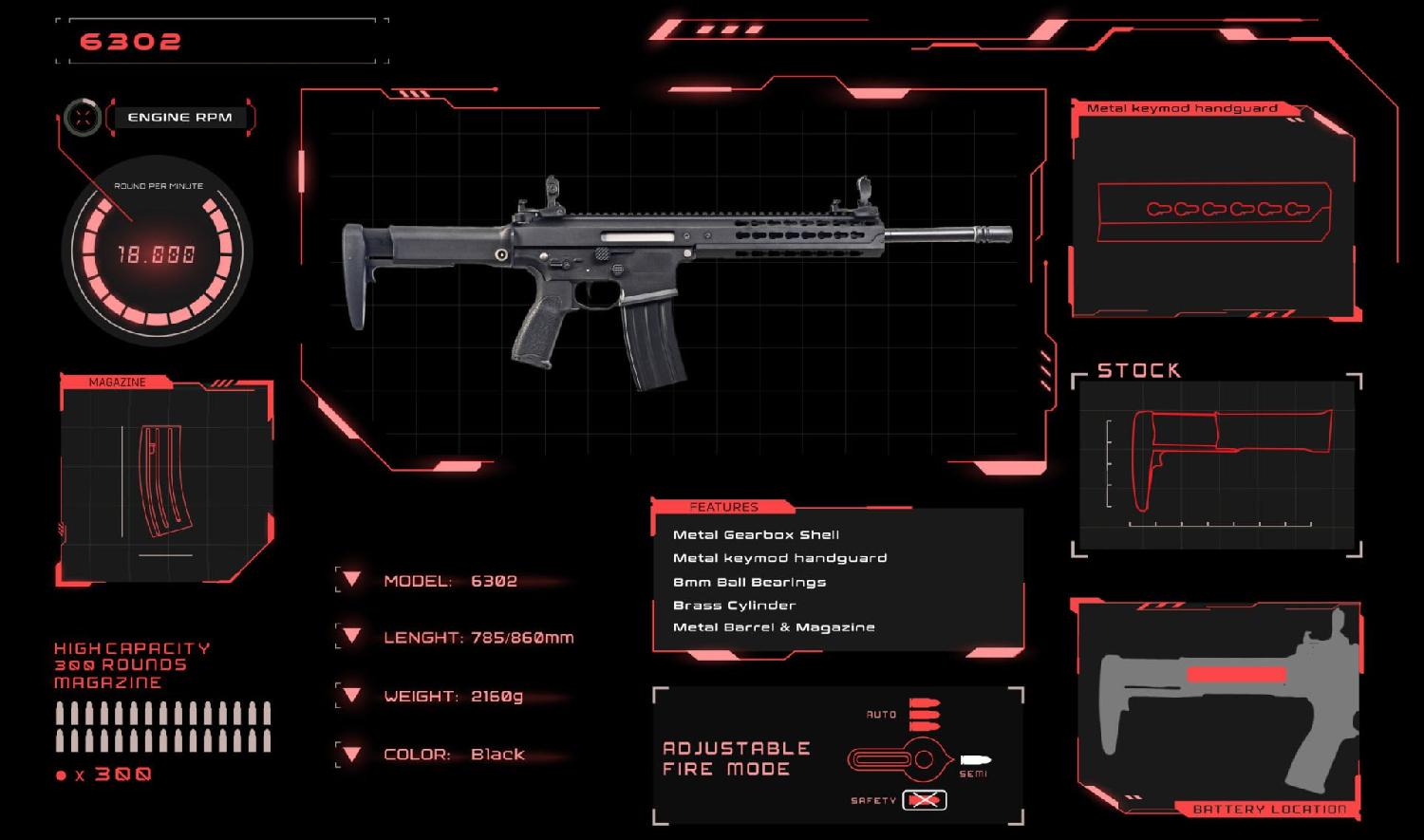The width and height of the screenshot is (1424, 840).
Task: Select the 8mm Ball Bearings feature
Action: (749, 582)
